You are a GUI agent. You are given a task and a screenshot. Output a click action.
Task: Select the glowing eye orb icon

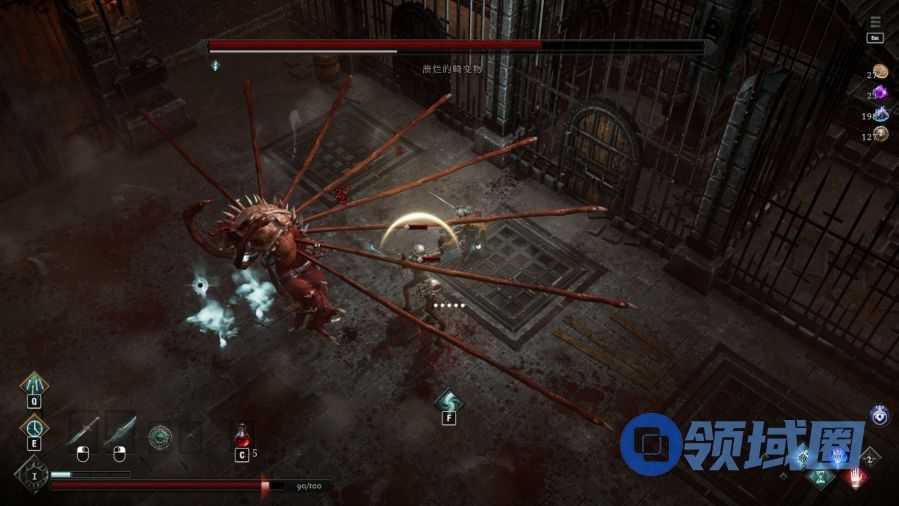click(x=880, y=415)
